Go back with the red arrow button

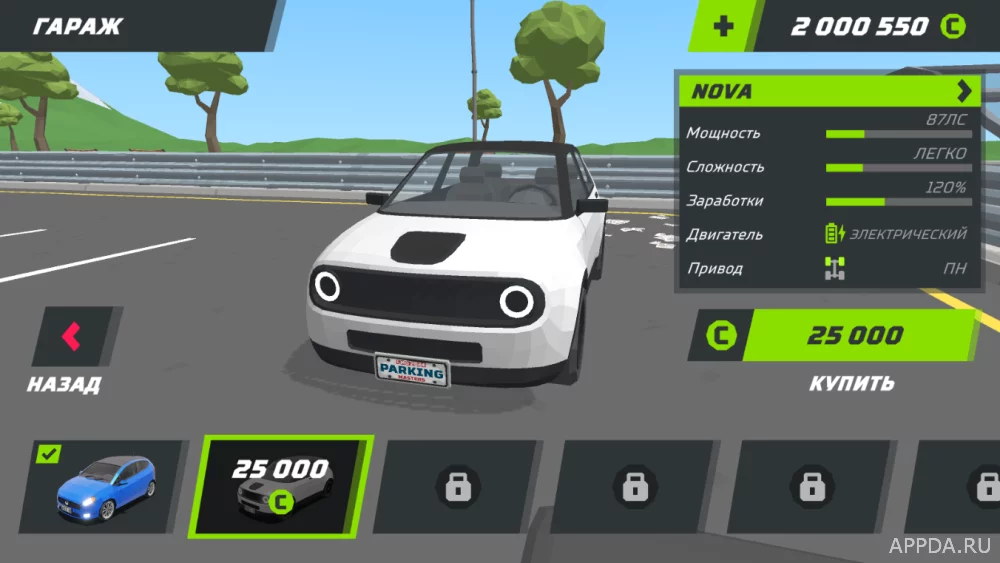pos(73,336)
